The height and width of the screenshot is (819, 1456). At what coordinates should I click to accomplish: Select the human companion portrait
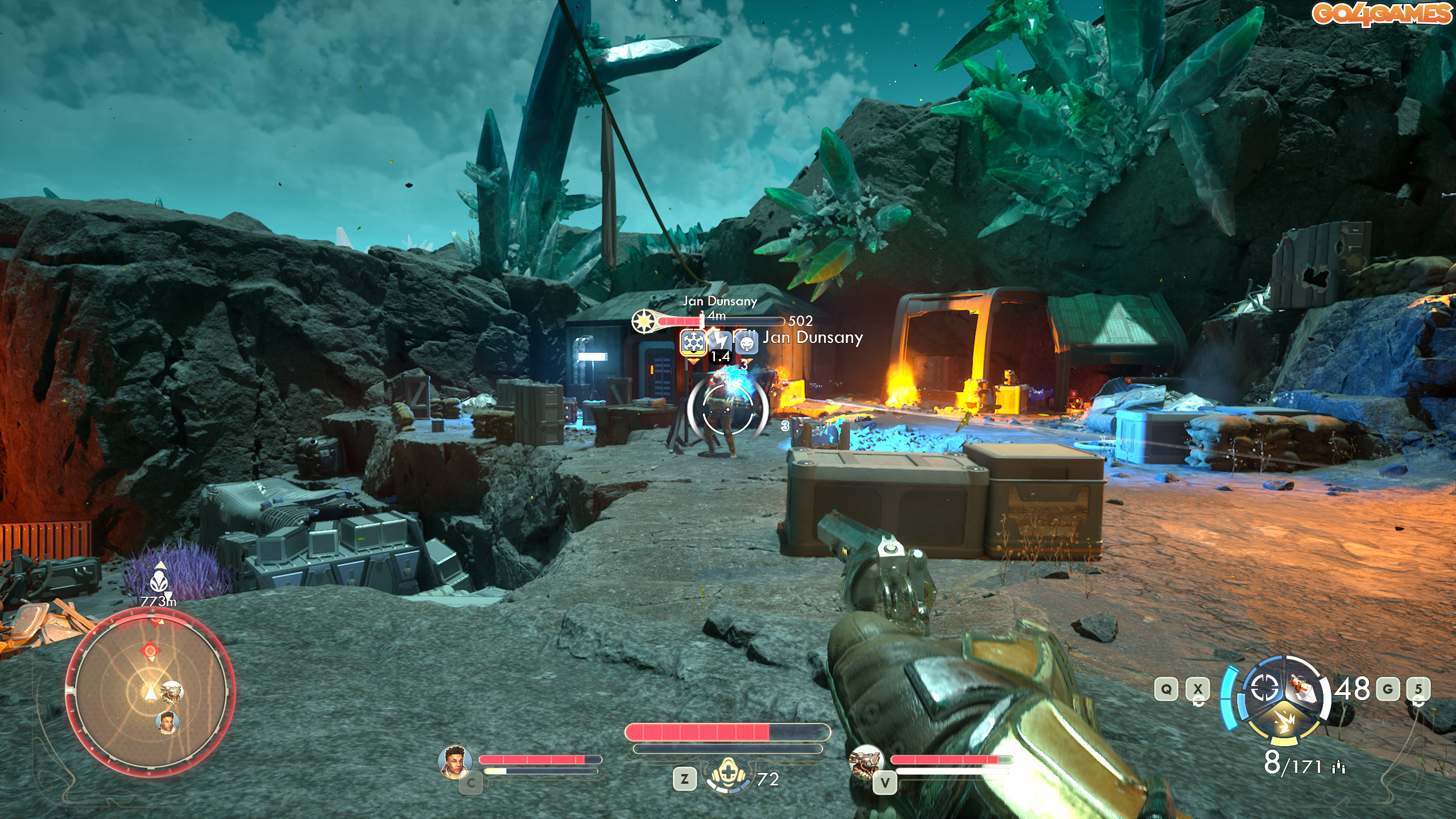[x=454, y=761]
